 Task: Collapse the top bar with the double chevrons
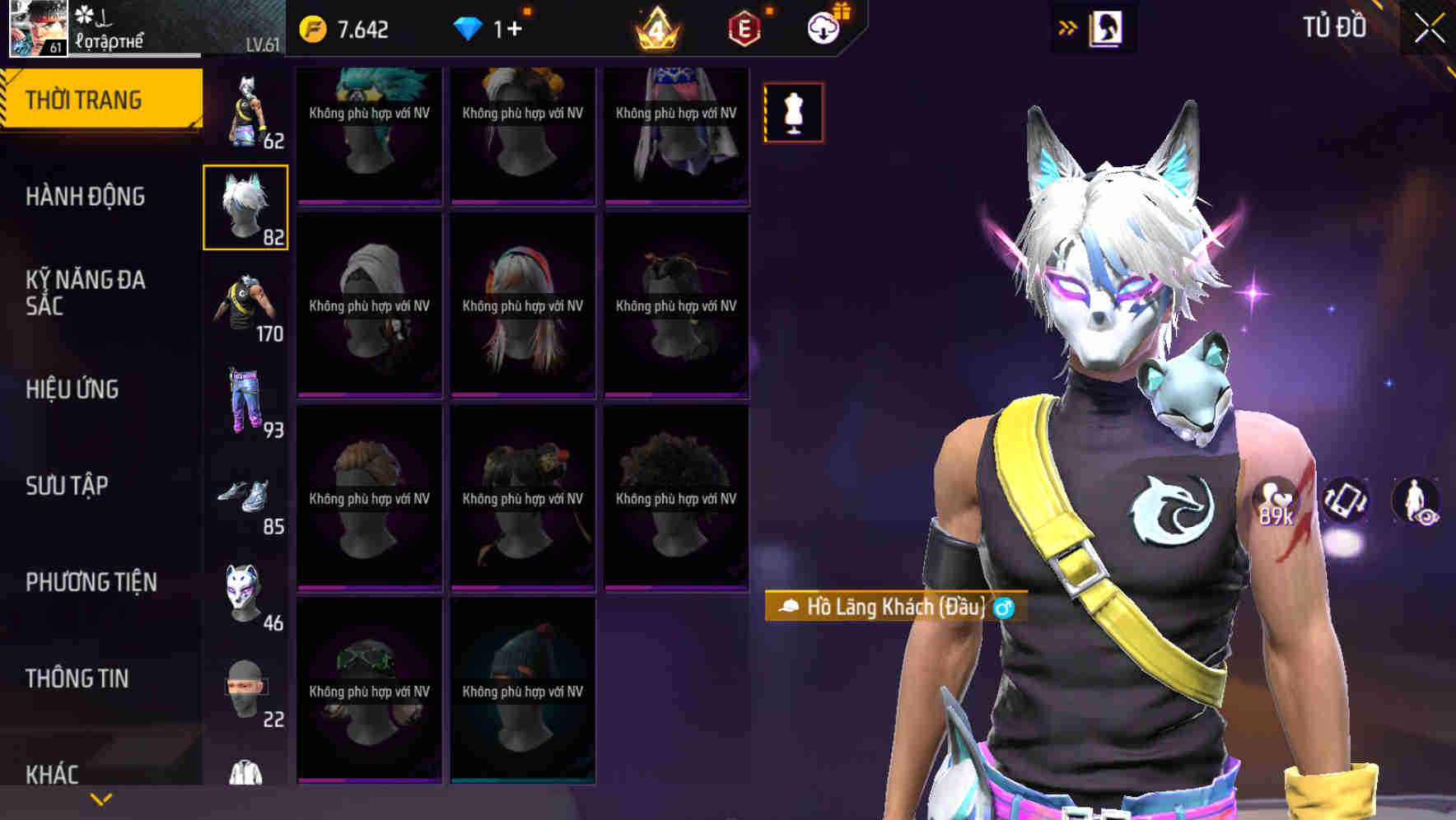pyautogui.click(x=1067, y=27)
